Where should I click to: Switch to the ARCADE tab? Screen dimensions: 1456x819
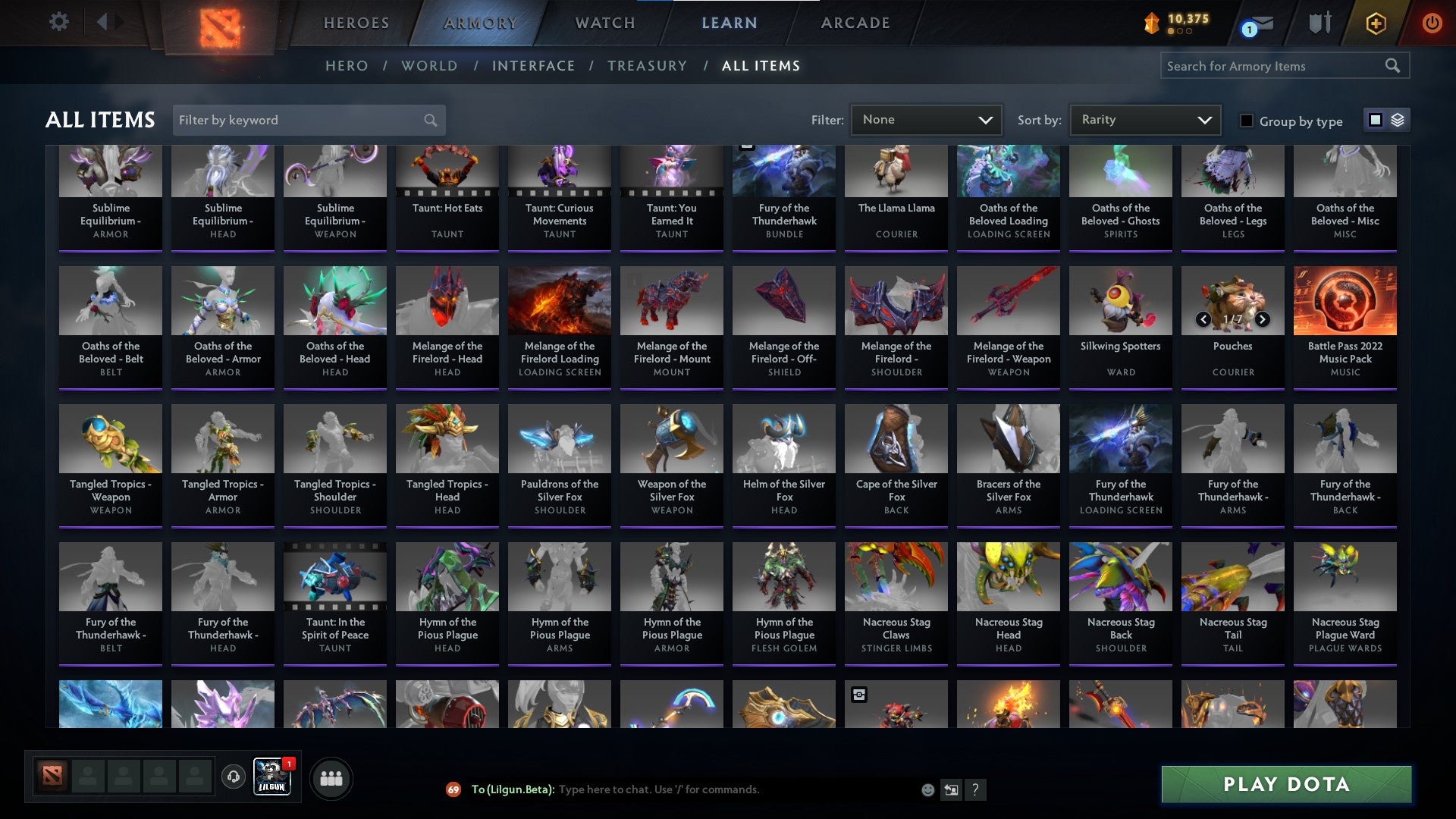(x=855, y=23)
